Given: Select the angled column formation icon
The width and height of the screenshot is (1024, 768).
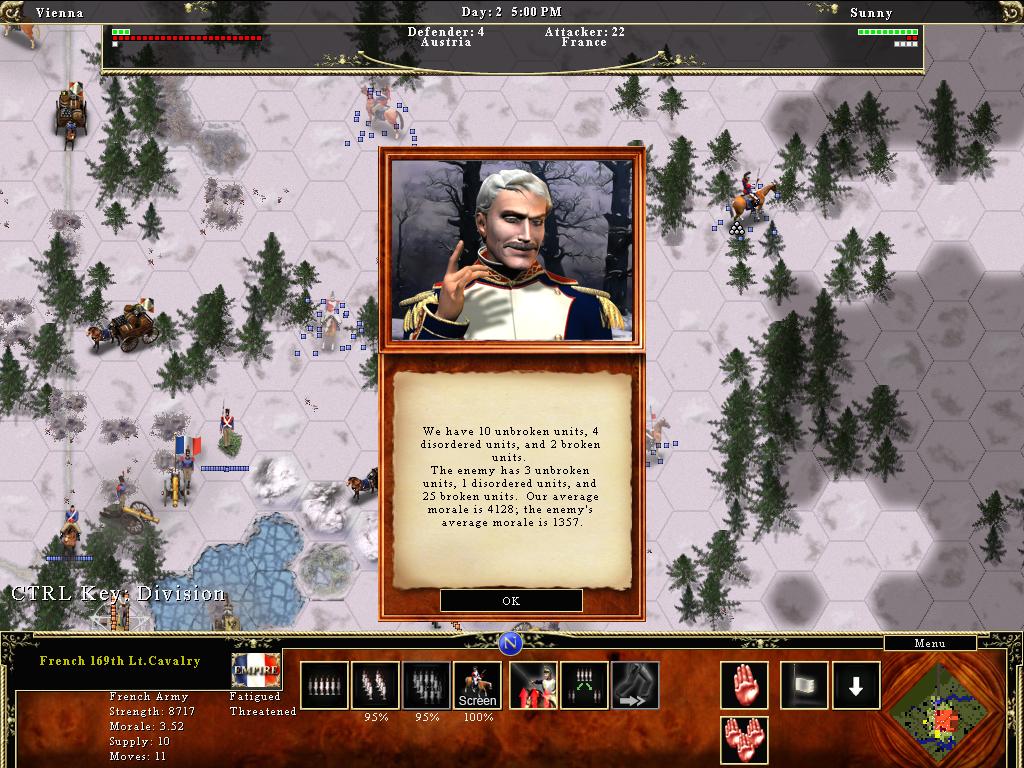Looking at the screenshot, I should pos(375,685).
